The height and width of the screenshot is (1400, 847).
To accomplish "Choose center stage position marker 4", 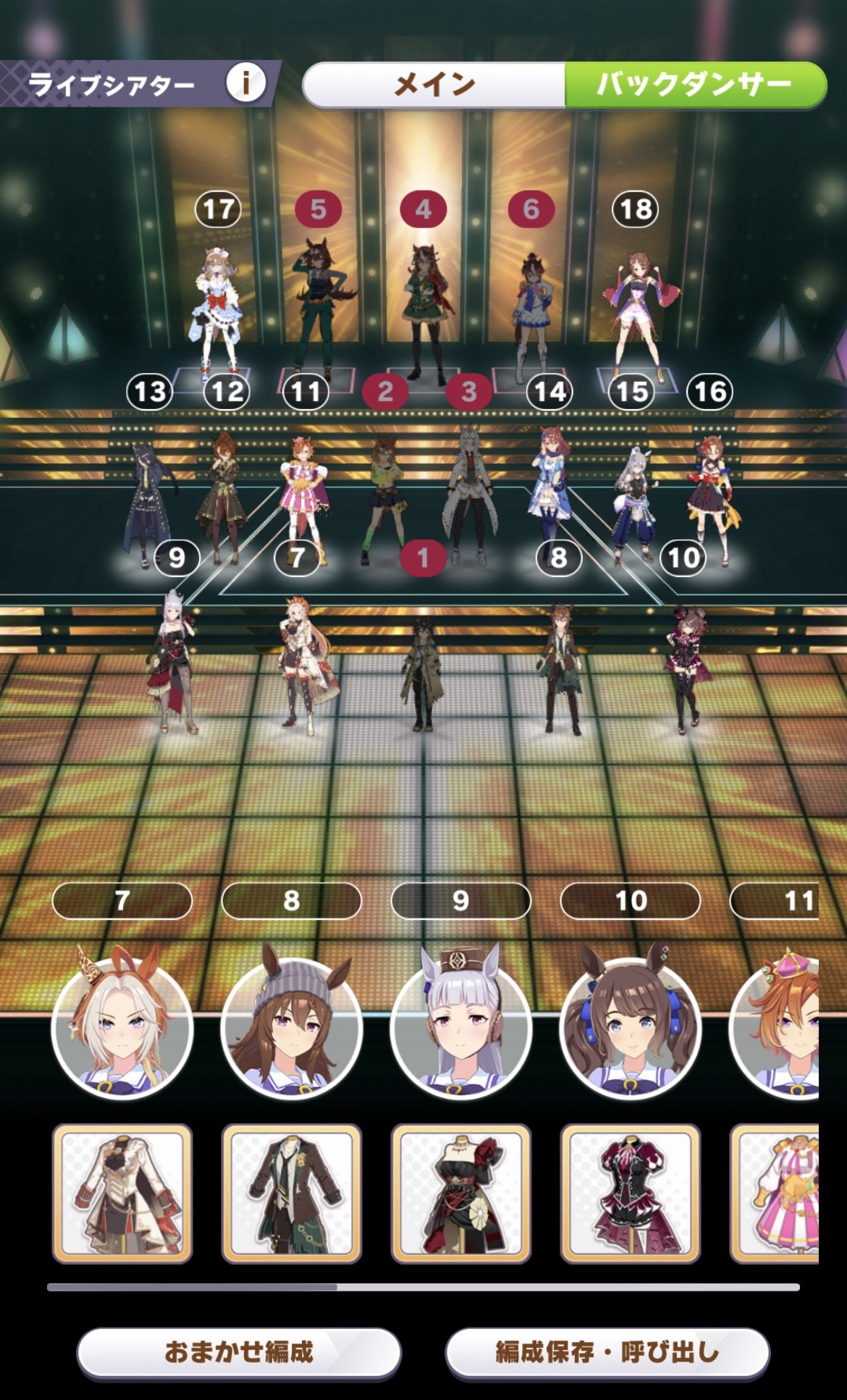I will 423,210.
